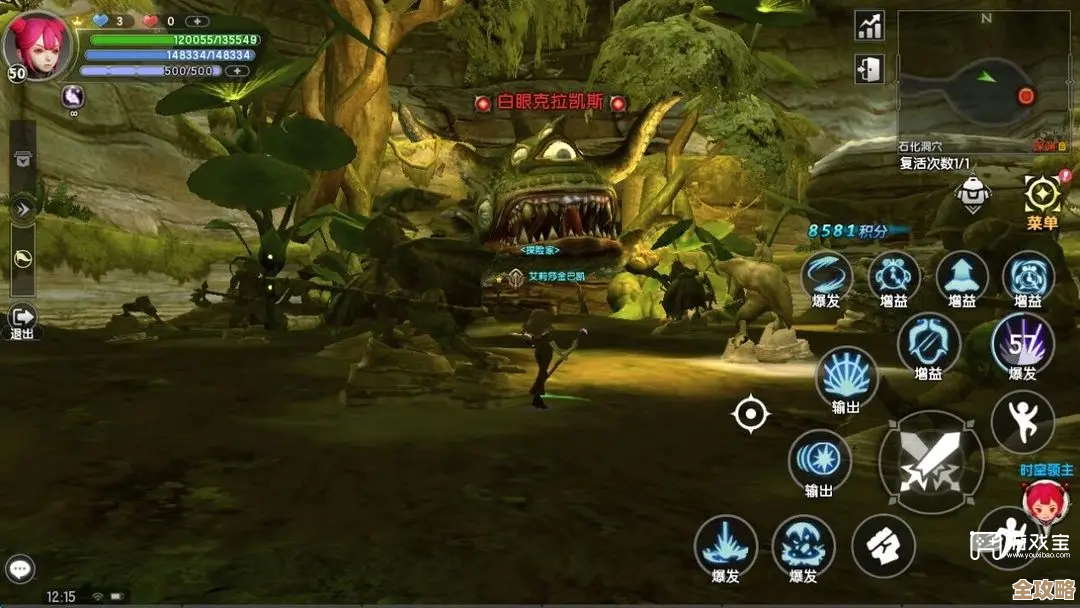Activate the swirl 爆发 skill
The height and width of the screenshot is (608, 1080).
coord(827,276)
